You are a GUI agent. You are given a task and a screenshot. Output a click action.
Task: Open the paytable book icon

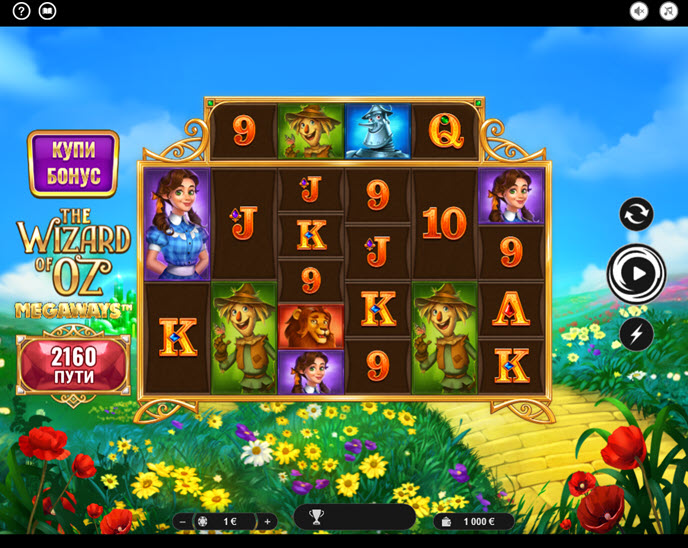pyautogui.click(x=47, y=11)
